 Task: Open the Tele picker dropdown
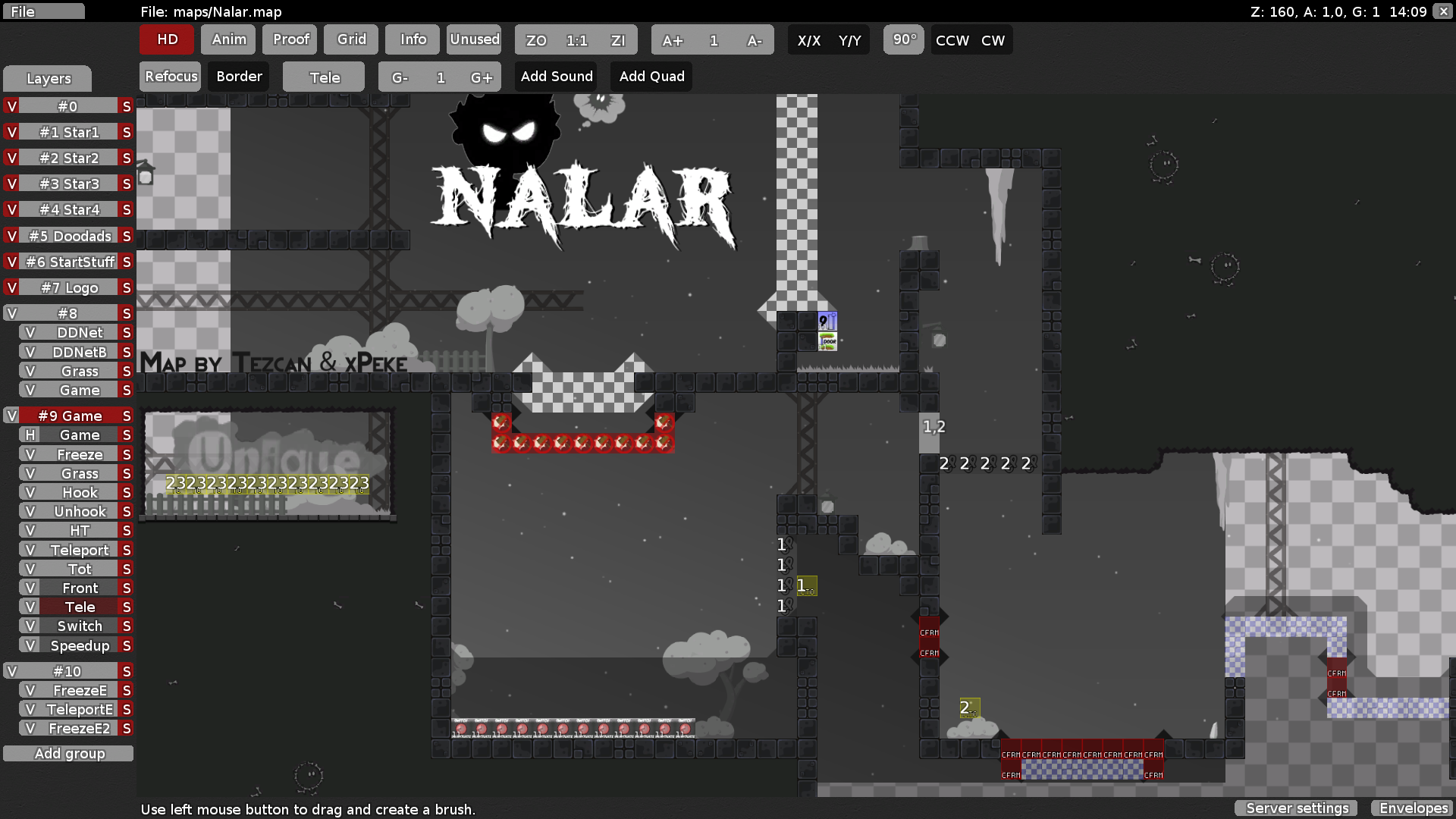coord(323,76)
